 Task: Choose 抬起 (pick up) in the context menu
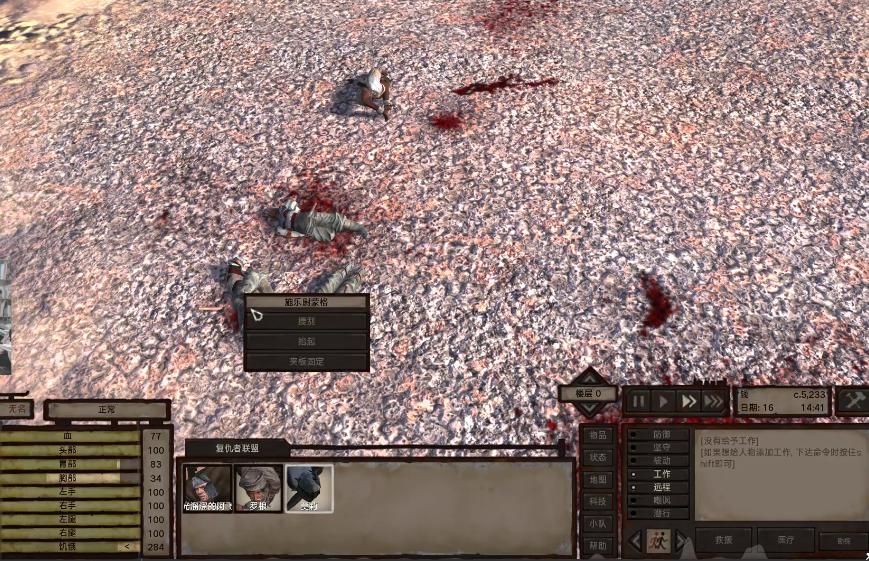[306, 341]
